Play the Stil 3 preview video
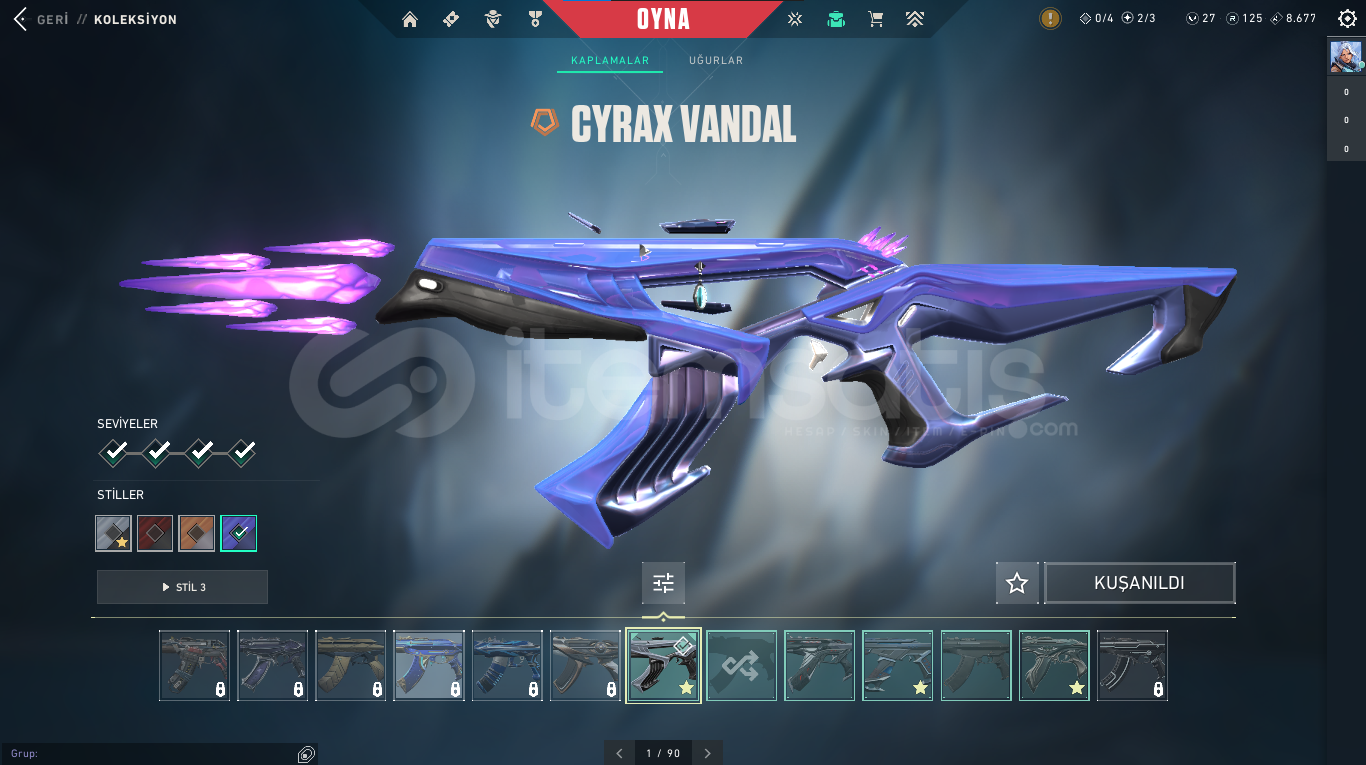 pos(182,587)
